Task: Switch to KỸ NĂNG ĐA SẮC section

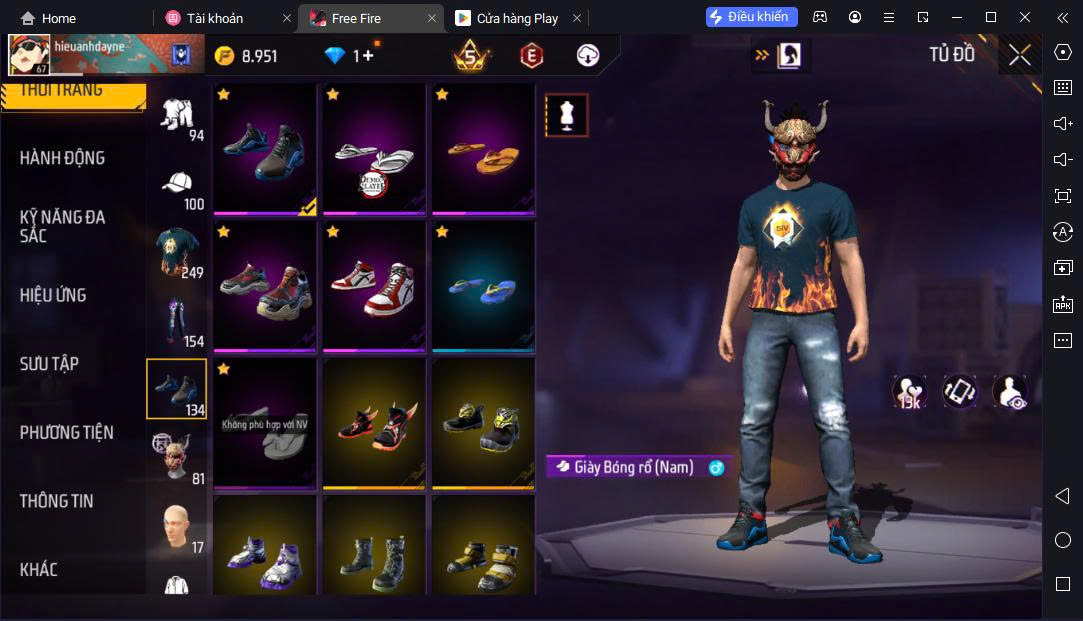Action: click(x=62, y=226)
